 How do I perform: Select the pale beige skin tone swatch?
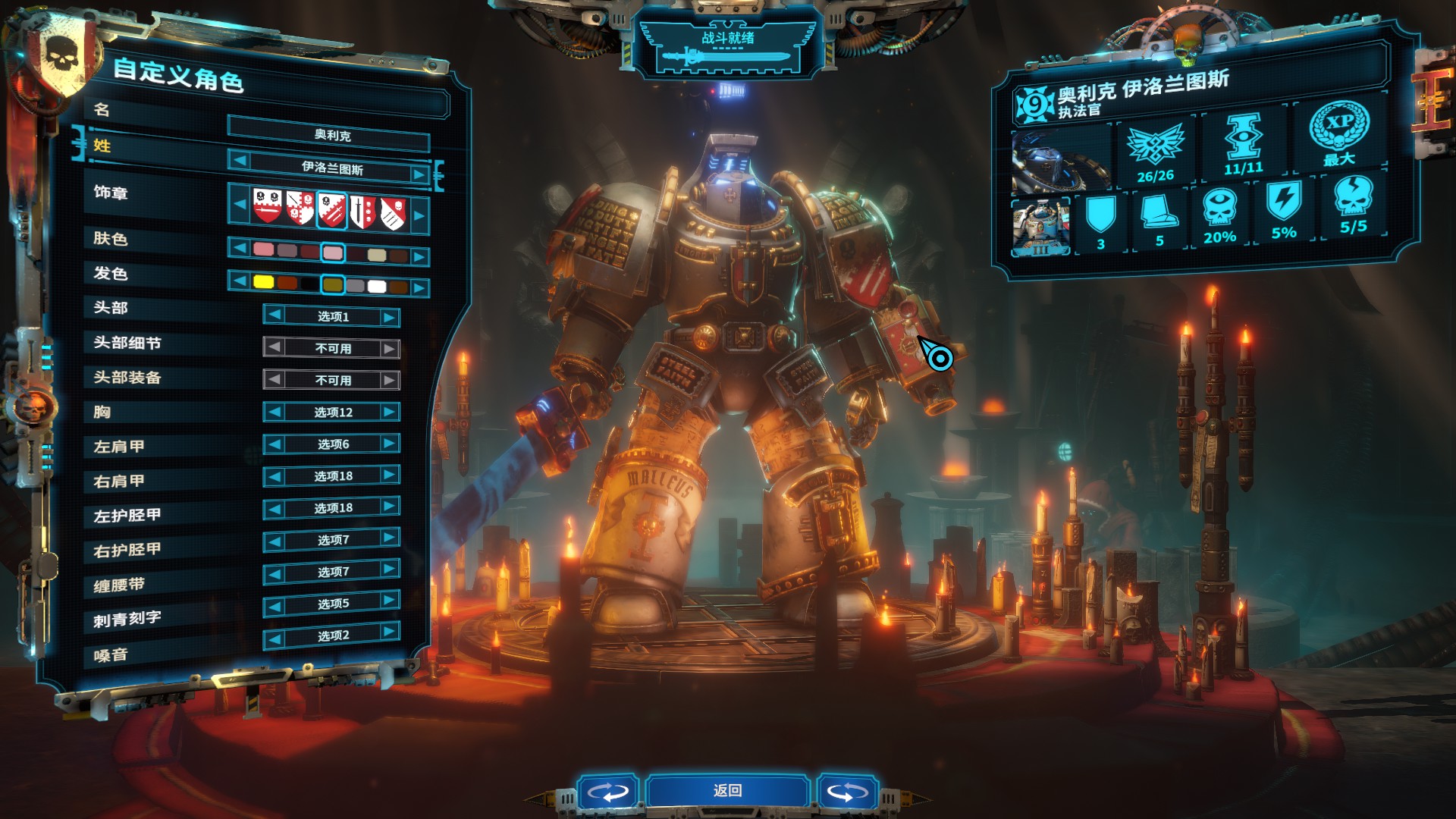pyautogui.click(x=377, y=255)
